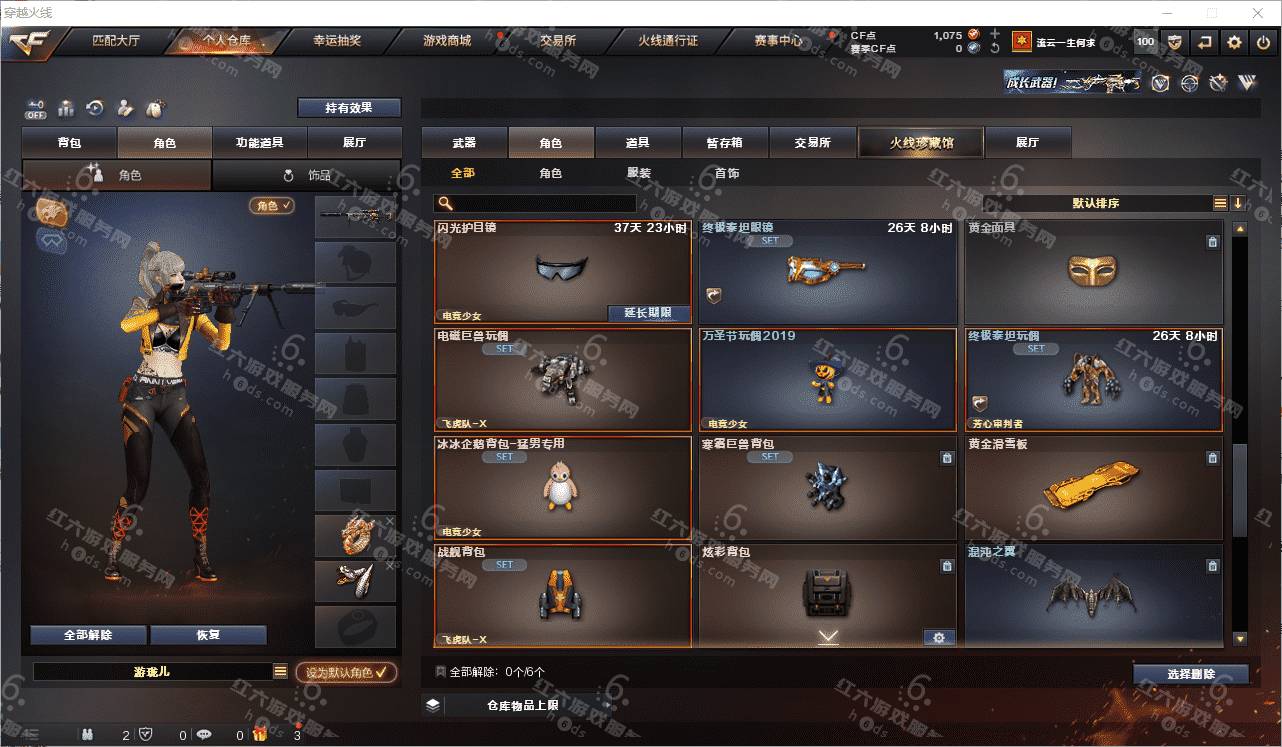Select the 混沌之翼 wings item
Image resolution: width=1282 pixels, height=747 pixels.
(1093, 596)
